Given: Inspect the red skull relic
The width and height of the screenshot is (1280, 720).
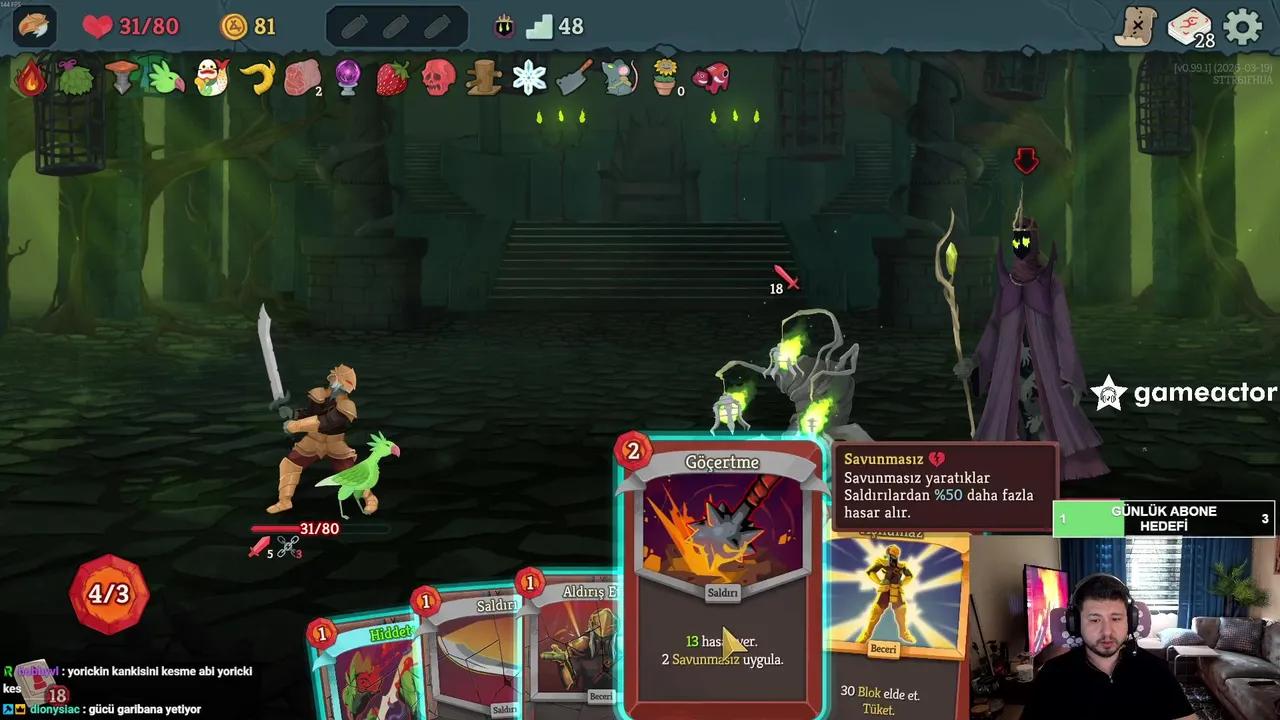Looking at the screenshot, I should (438, 78).
